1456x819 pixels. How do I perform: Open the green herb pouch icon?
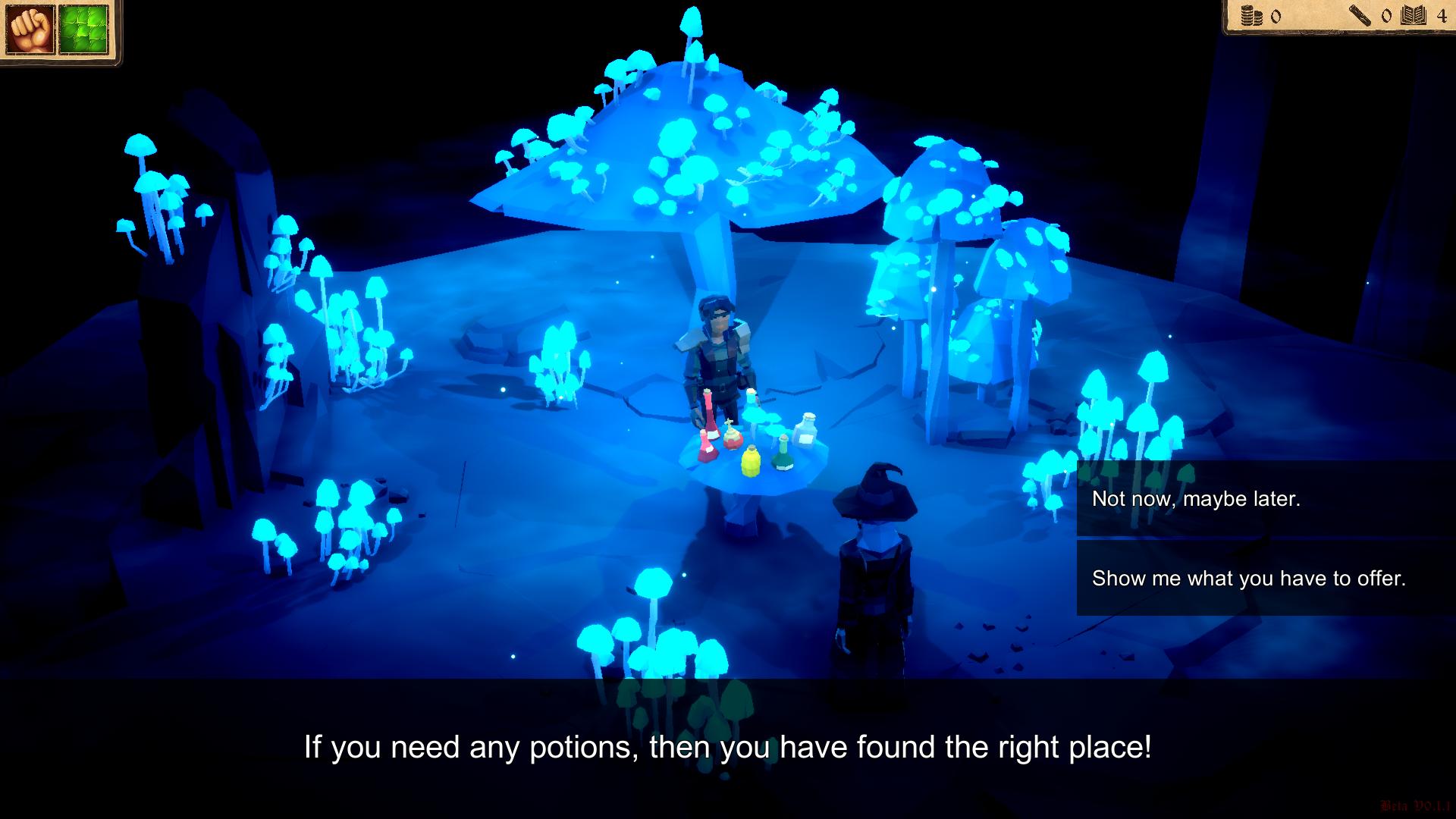[86, 29]
